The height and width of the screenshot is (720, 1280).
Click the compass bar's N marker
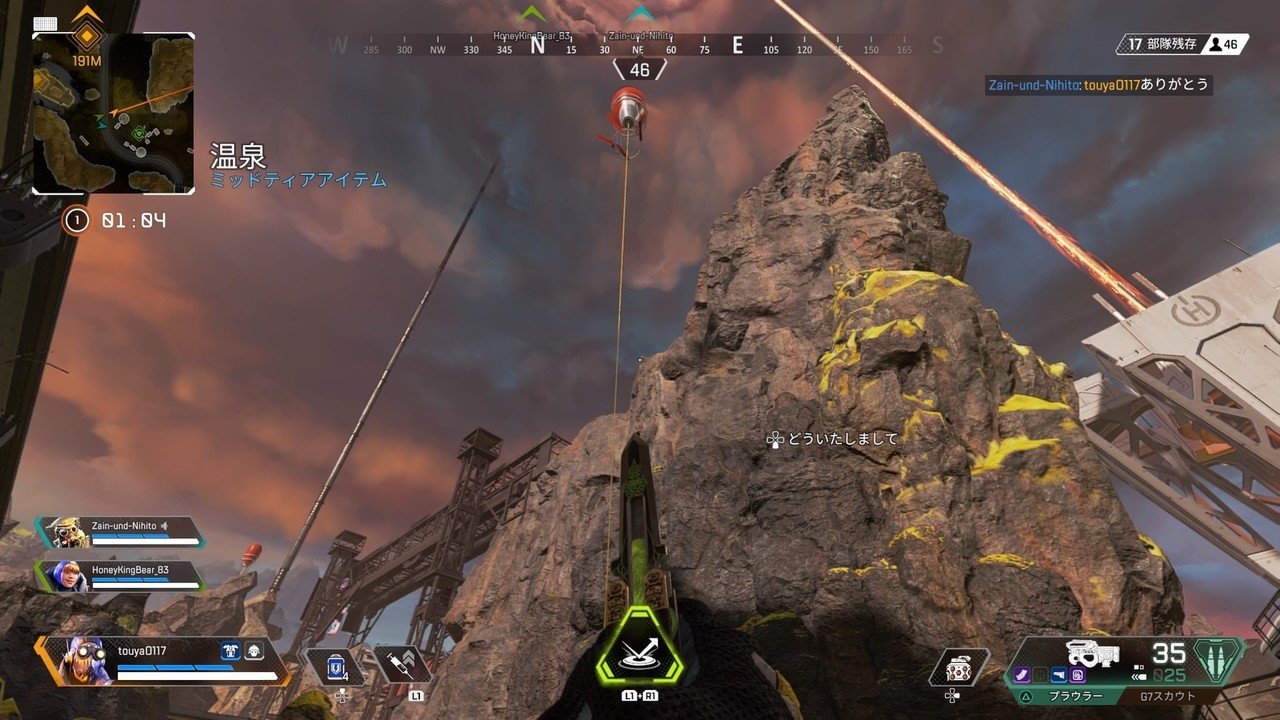[x=537, y=45]
